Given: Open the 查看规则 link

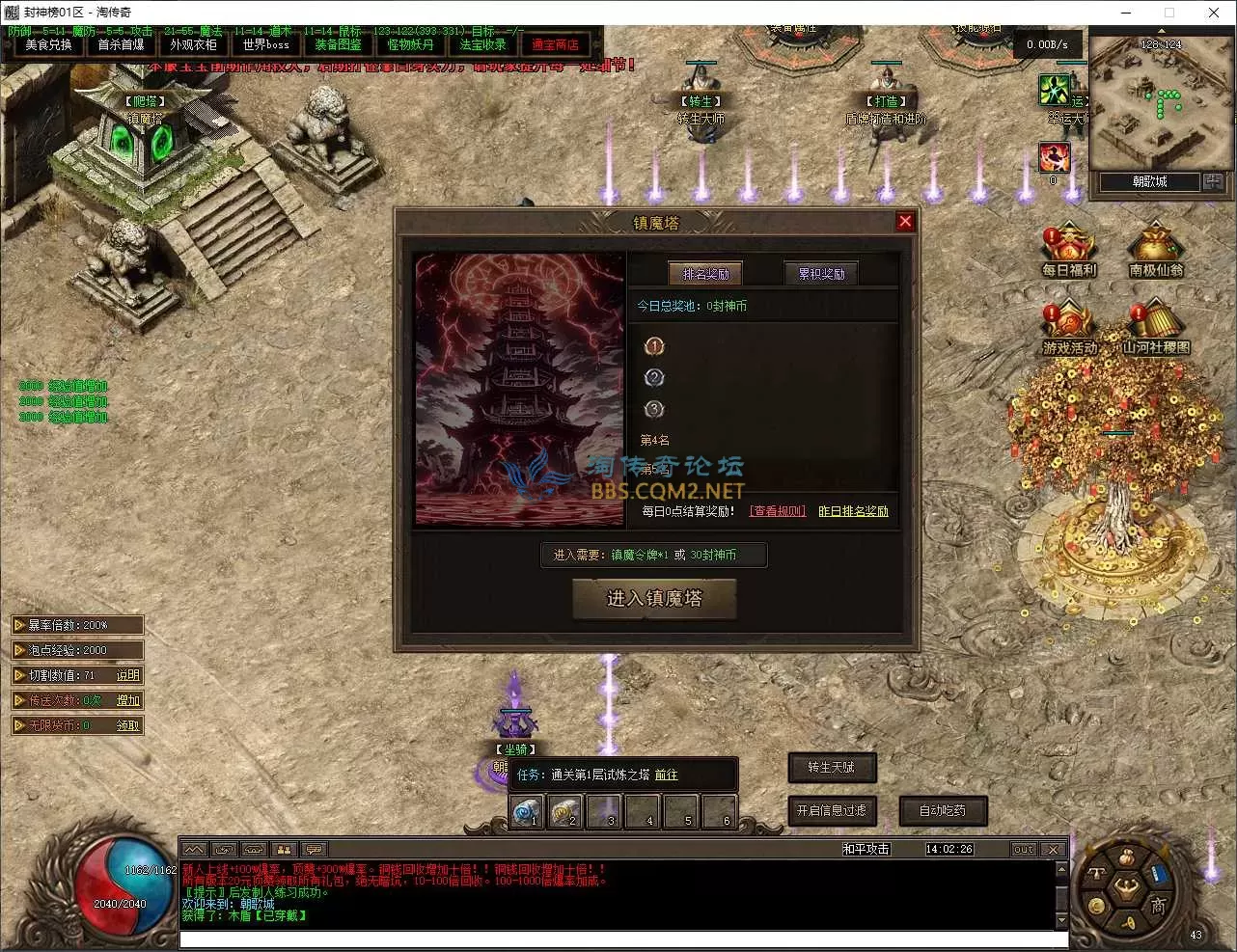Looking at the screenshot, I should (x=777, y=511).
